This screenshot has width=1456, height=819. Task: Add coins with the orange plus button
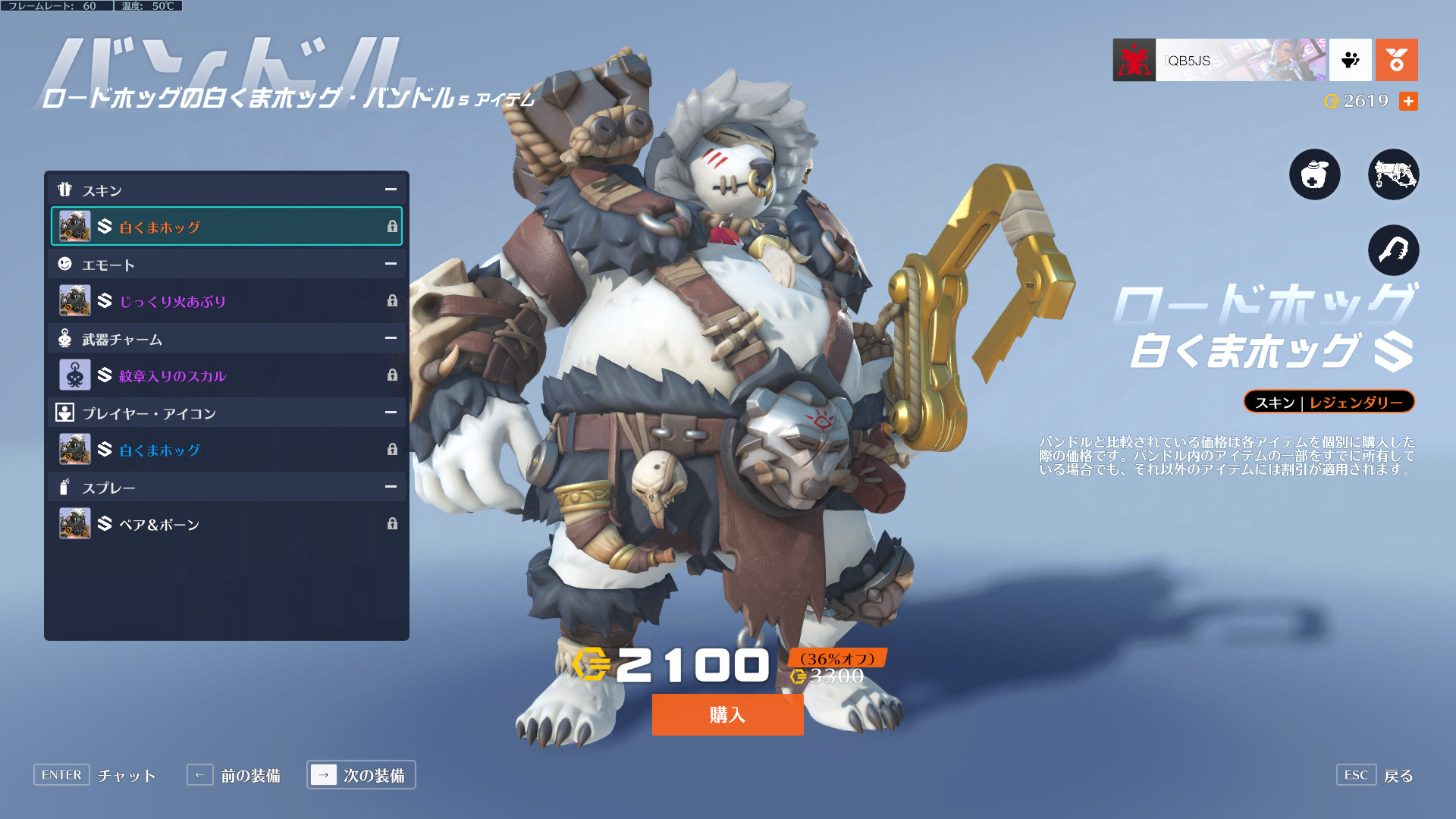coord(1408,101)
